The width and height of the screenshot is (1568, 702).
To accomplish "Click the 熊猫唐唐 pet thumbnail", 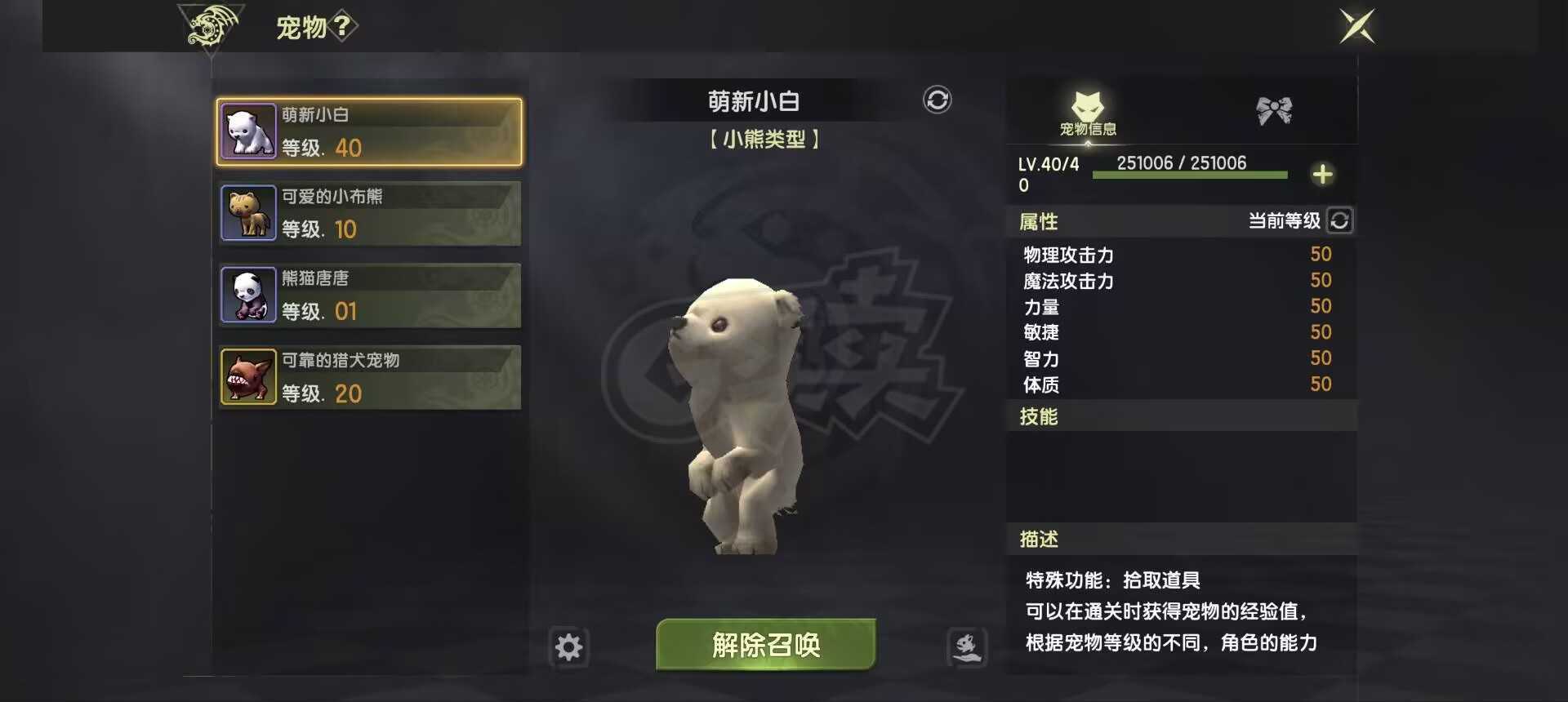I will 248,295.
